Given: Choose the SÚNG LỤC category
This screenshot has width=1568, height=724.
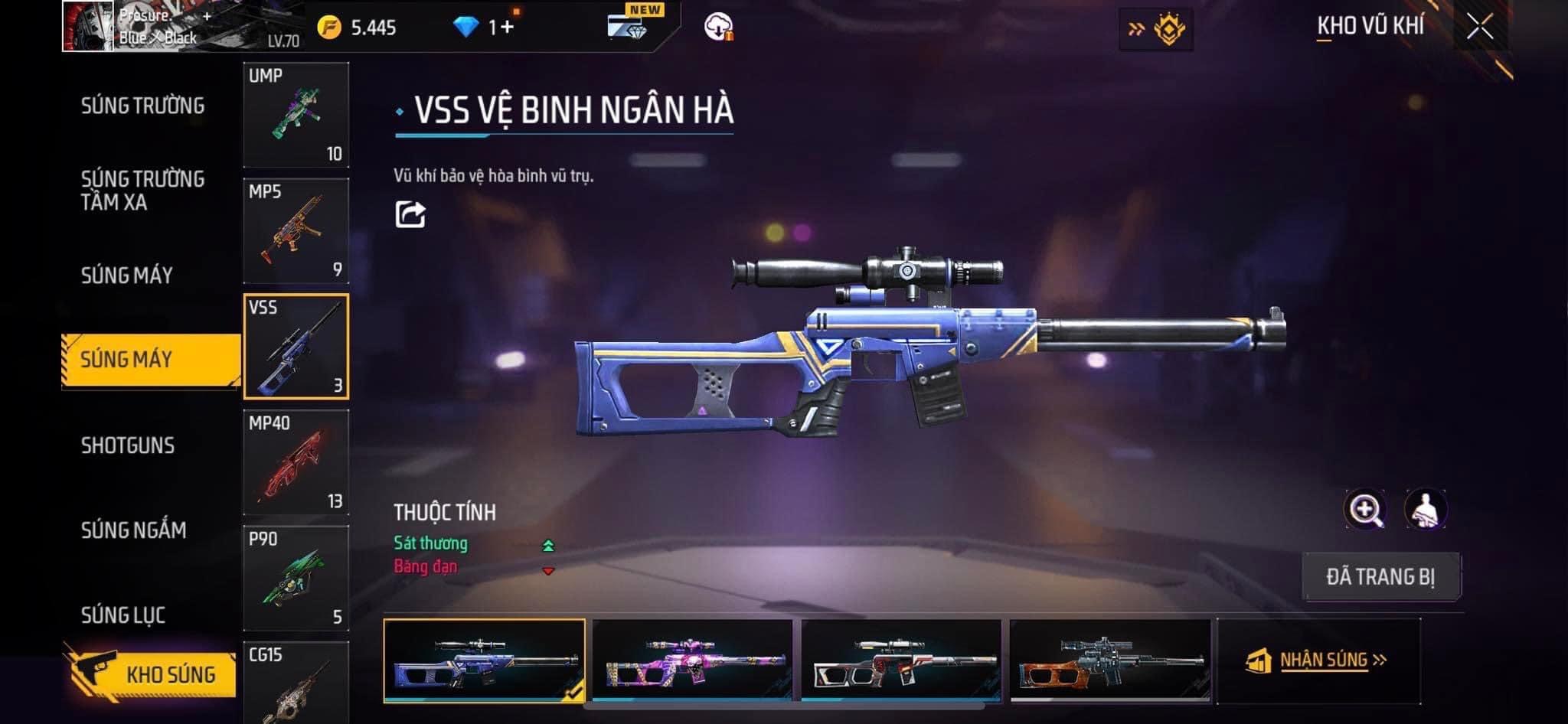Looking at the screenshot, I should [123, 615].
